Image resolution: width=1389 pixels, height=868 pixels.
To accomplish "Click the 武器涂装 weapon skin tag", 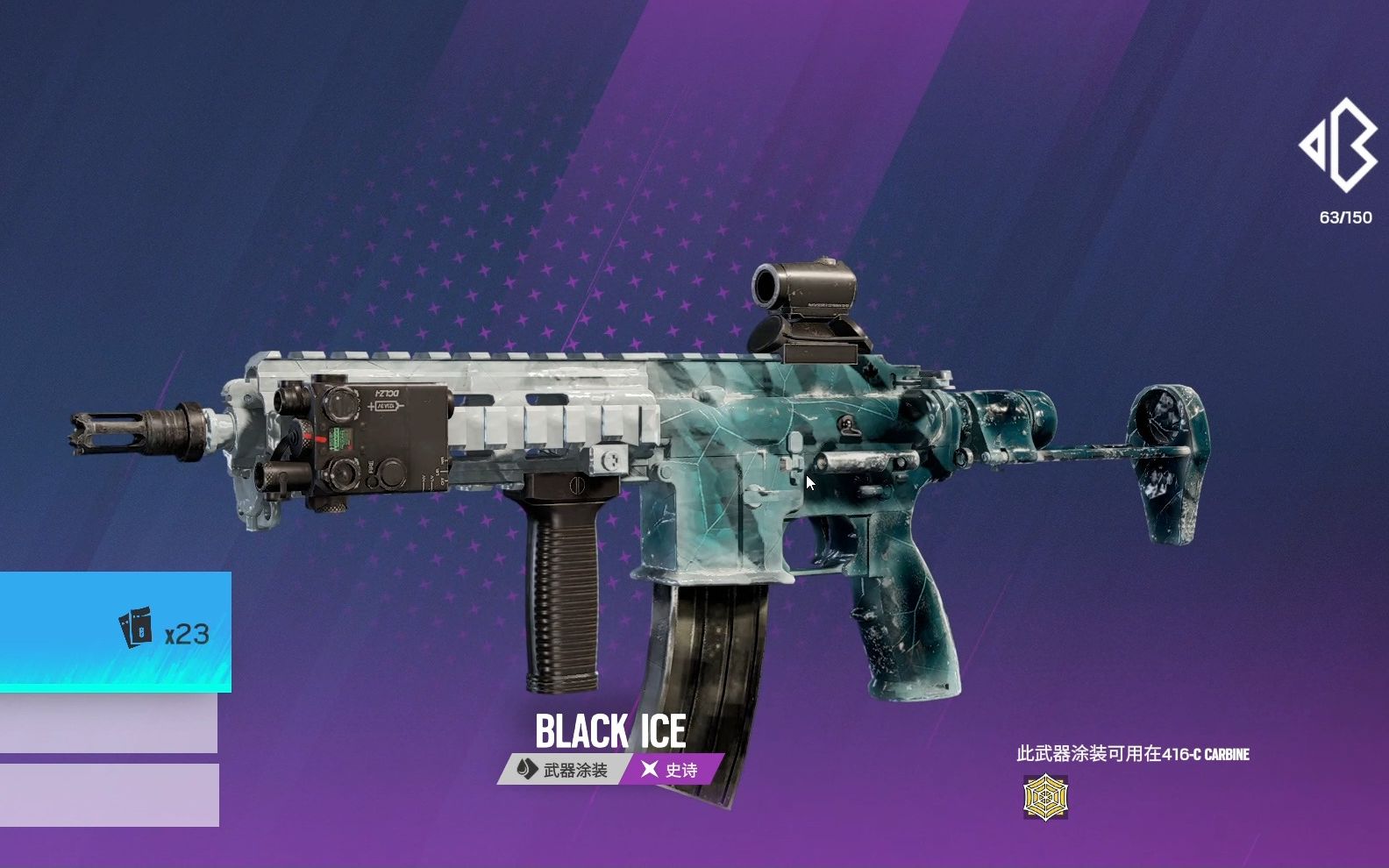I will pyautogui.click(x=563, y=770).
